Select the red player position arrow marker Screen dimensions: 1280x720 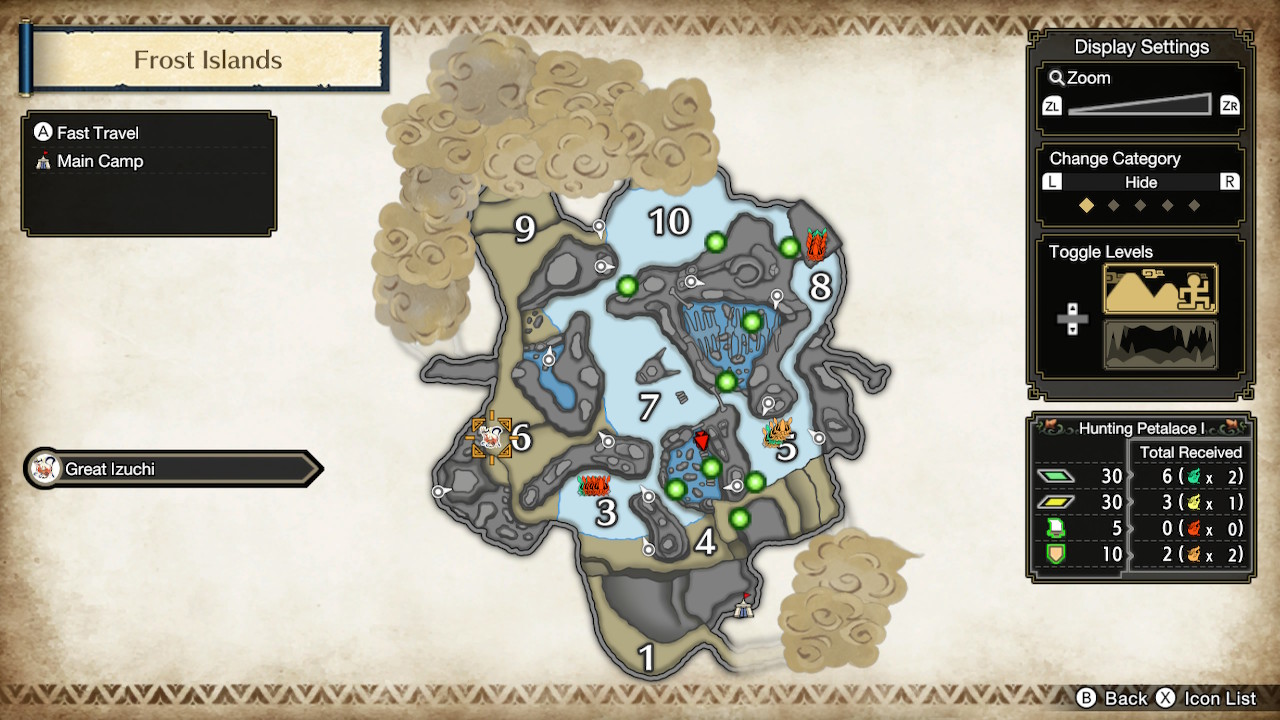point(702,441)
